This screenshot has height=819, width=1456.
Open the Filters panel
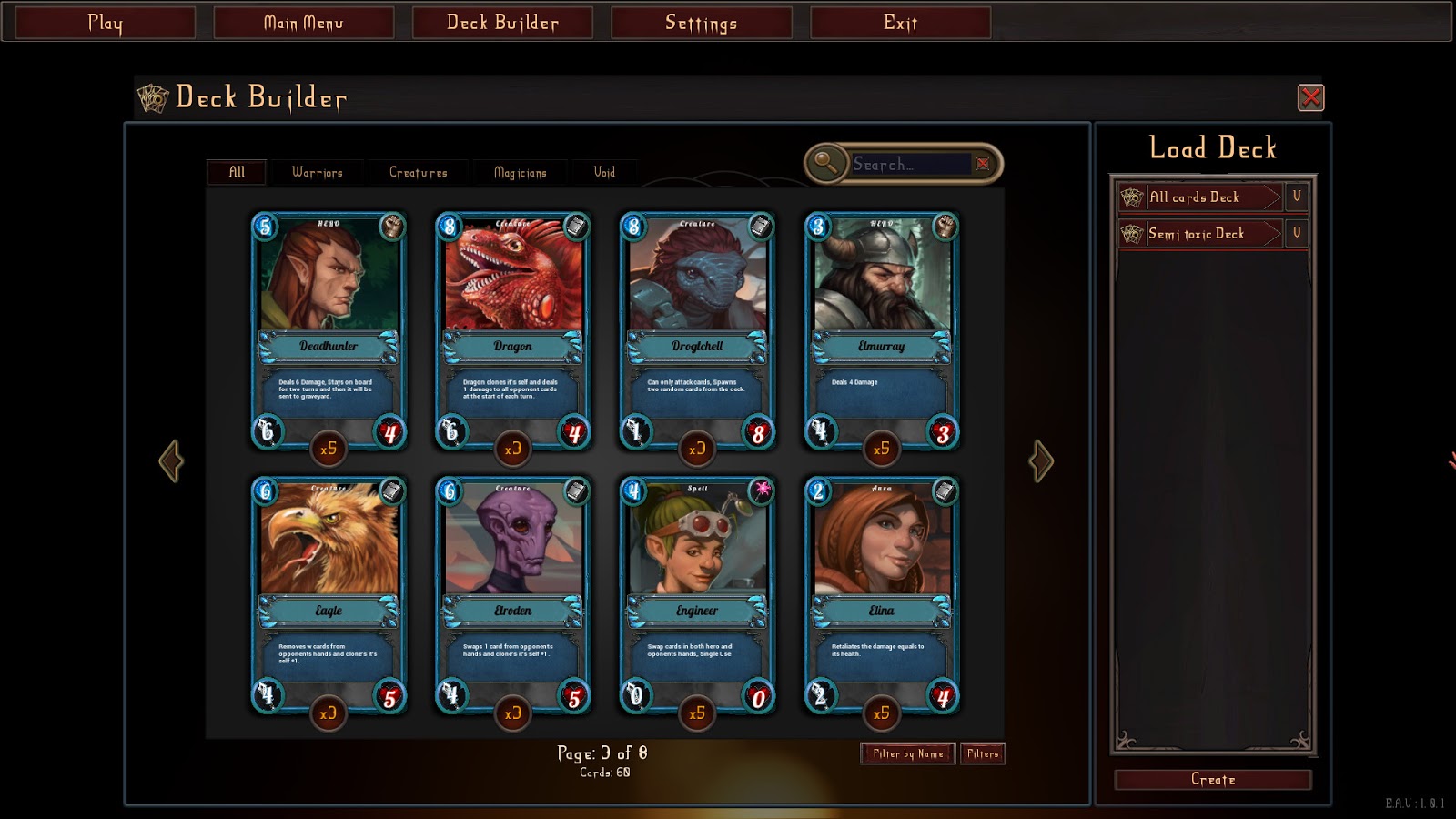coord(983,753)
